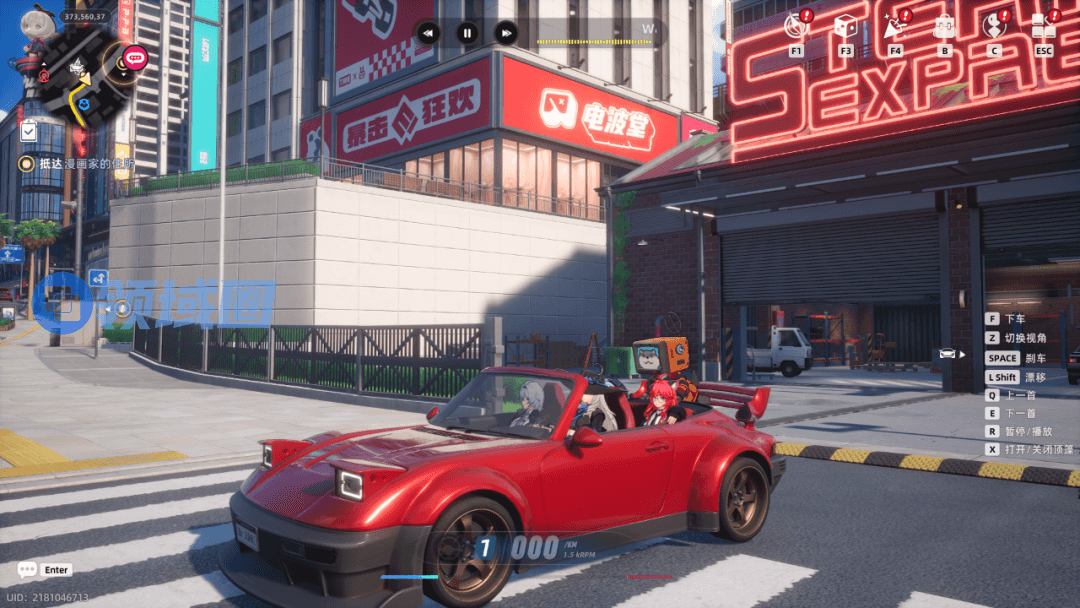Open the character swap icon

point(993,26)
